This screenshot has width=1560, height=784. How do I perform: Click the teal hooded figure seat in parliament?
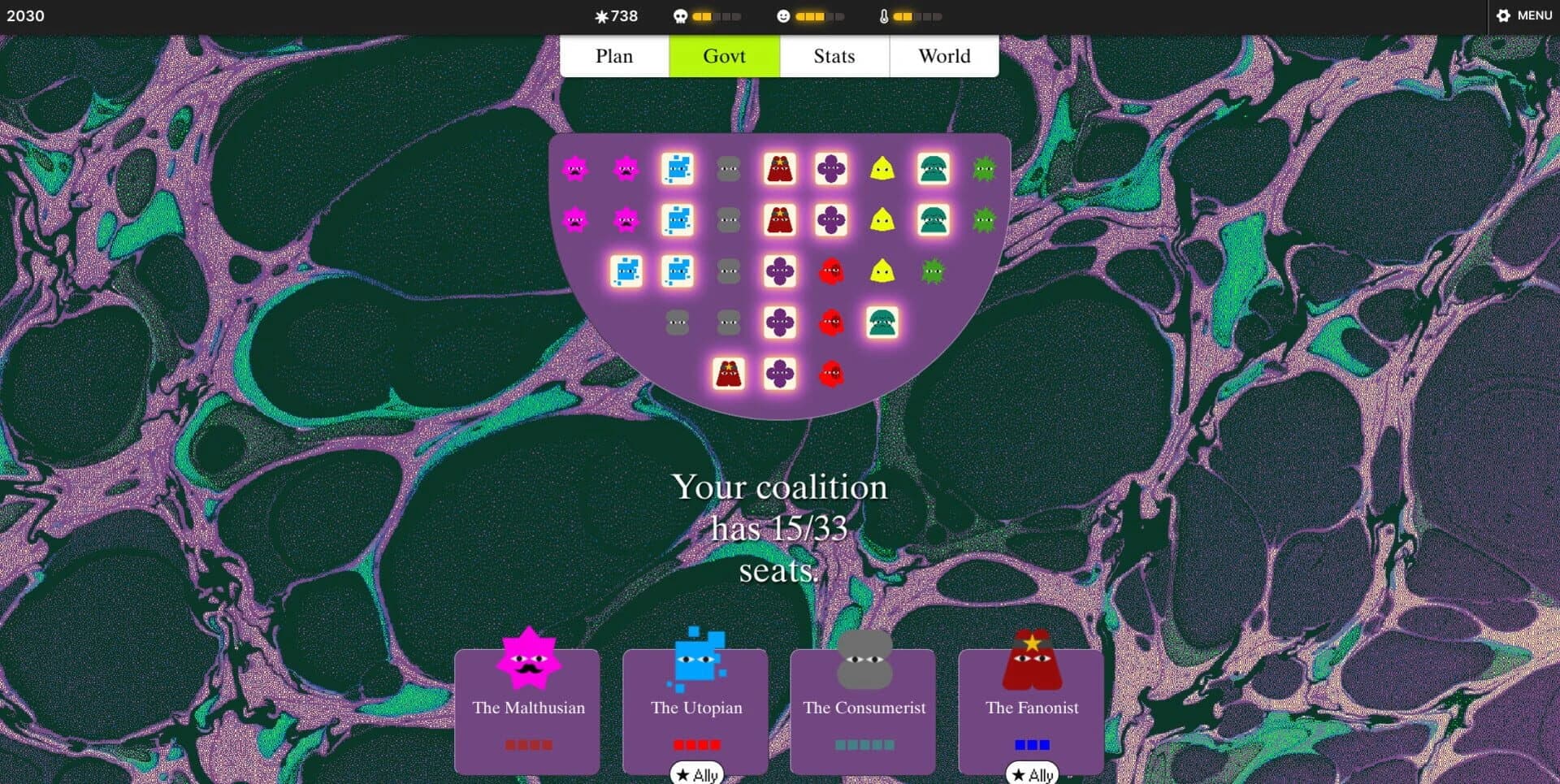(x=933, y=168)
